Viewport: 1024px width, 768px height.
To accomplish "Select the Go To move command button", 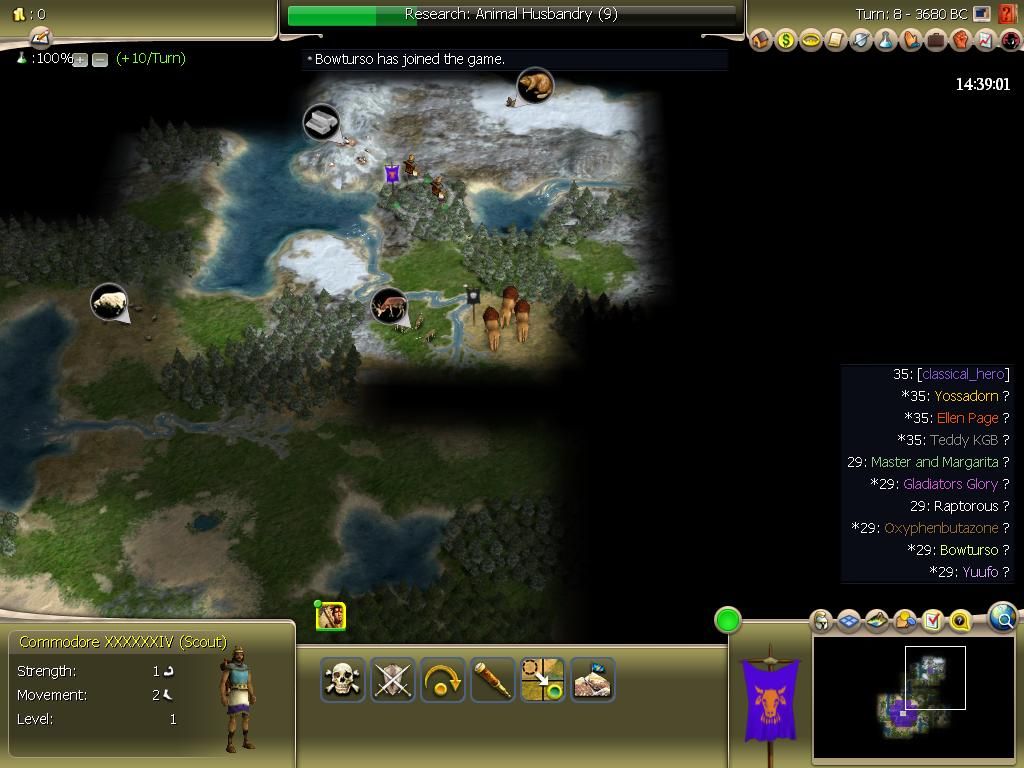I will (542, 680).
